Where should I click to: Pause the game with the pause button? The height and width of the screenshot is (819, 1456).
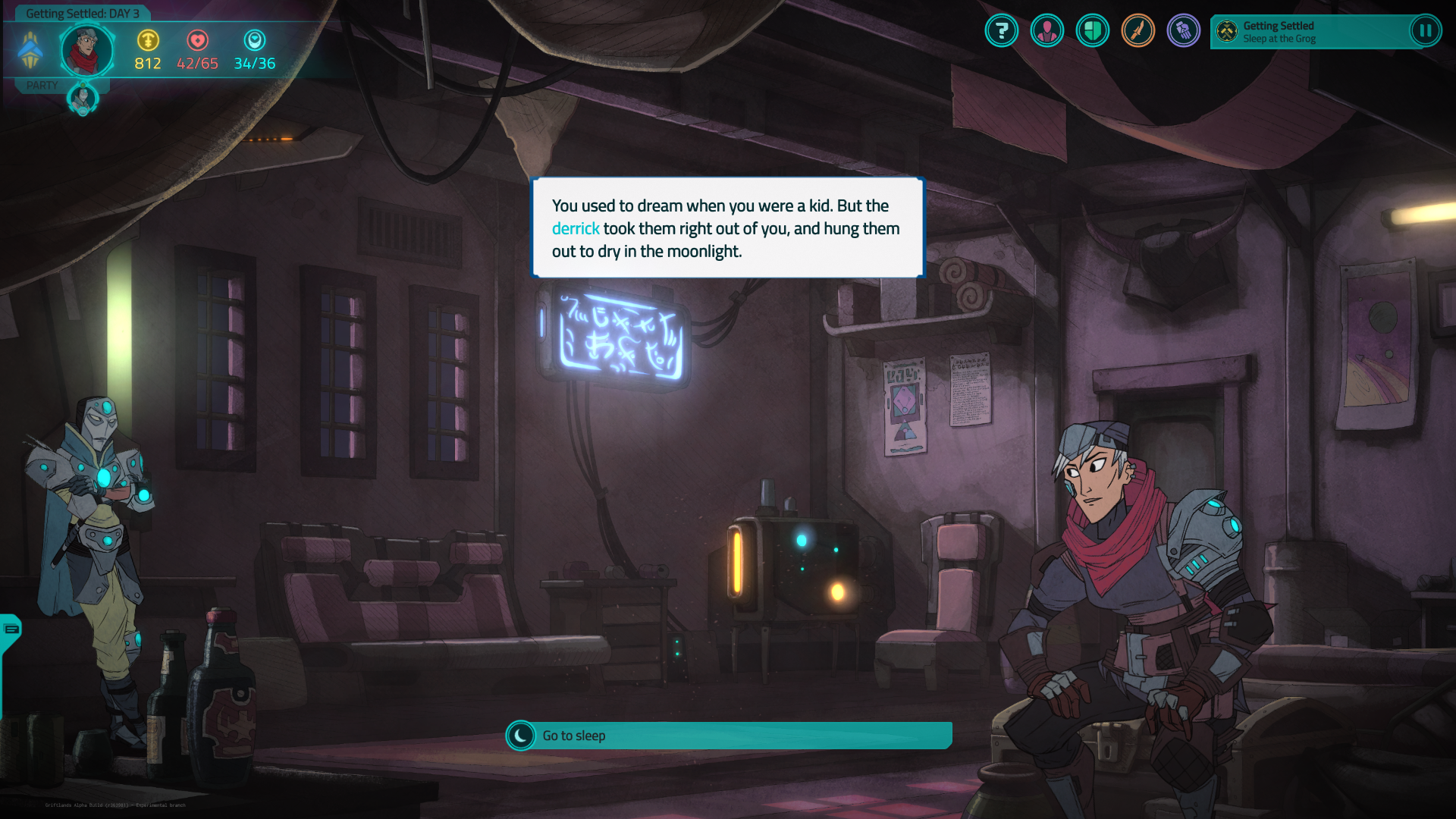(1425, 31)
